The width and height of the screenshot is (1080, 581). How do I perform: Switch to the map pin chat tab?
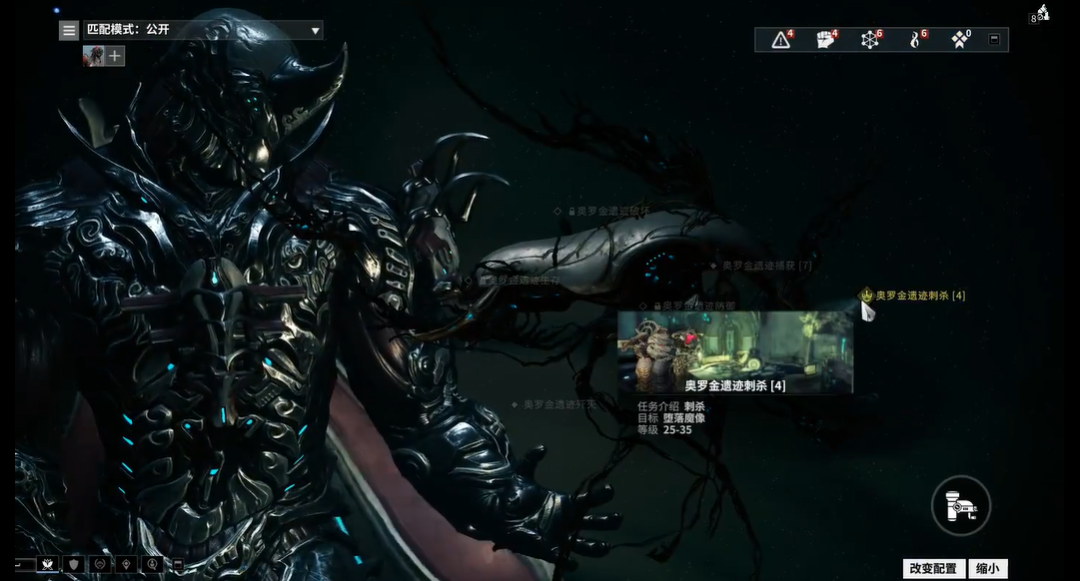click(x=126, y=564)
